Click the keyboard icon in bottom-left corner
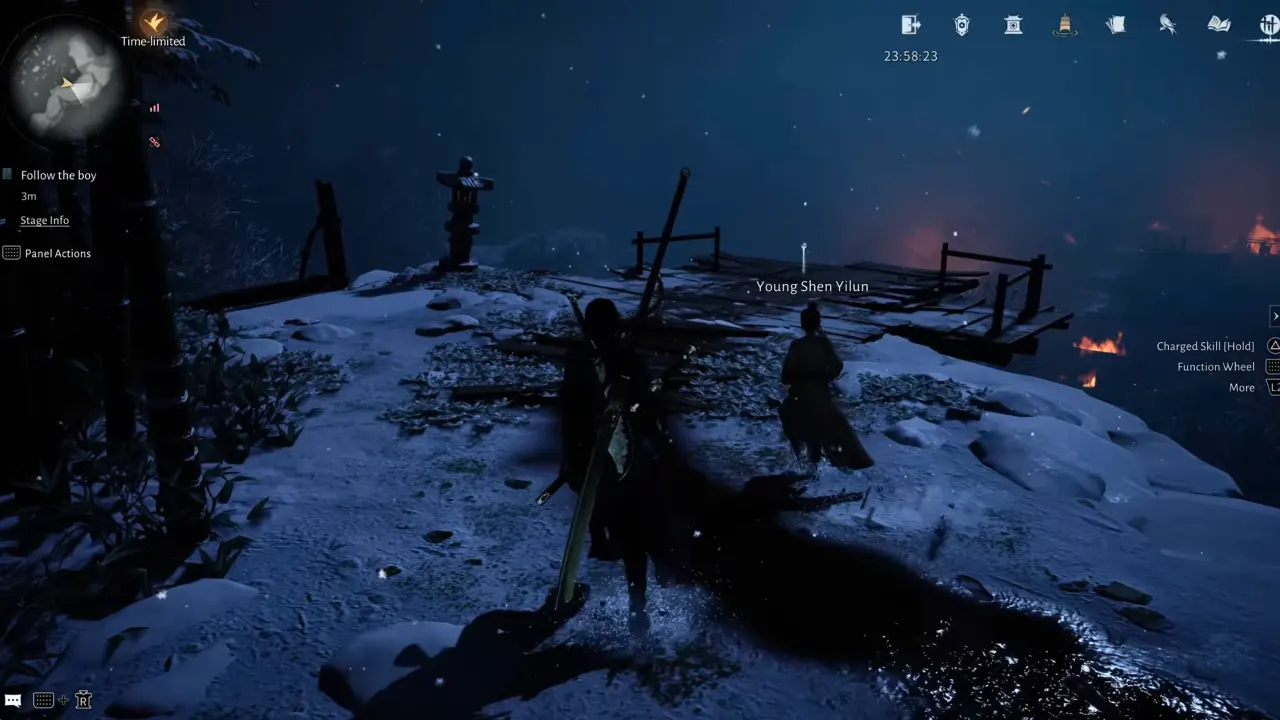 coord(42,699)
